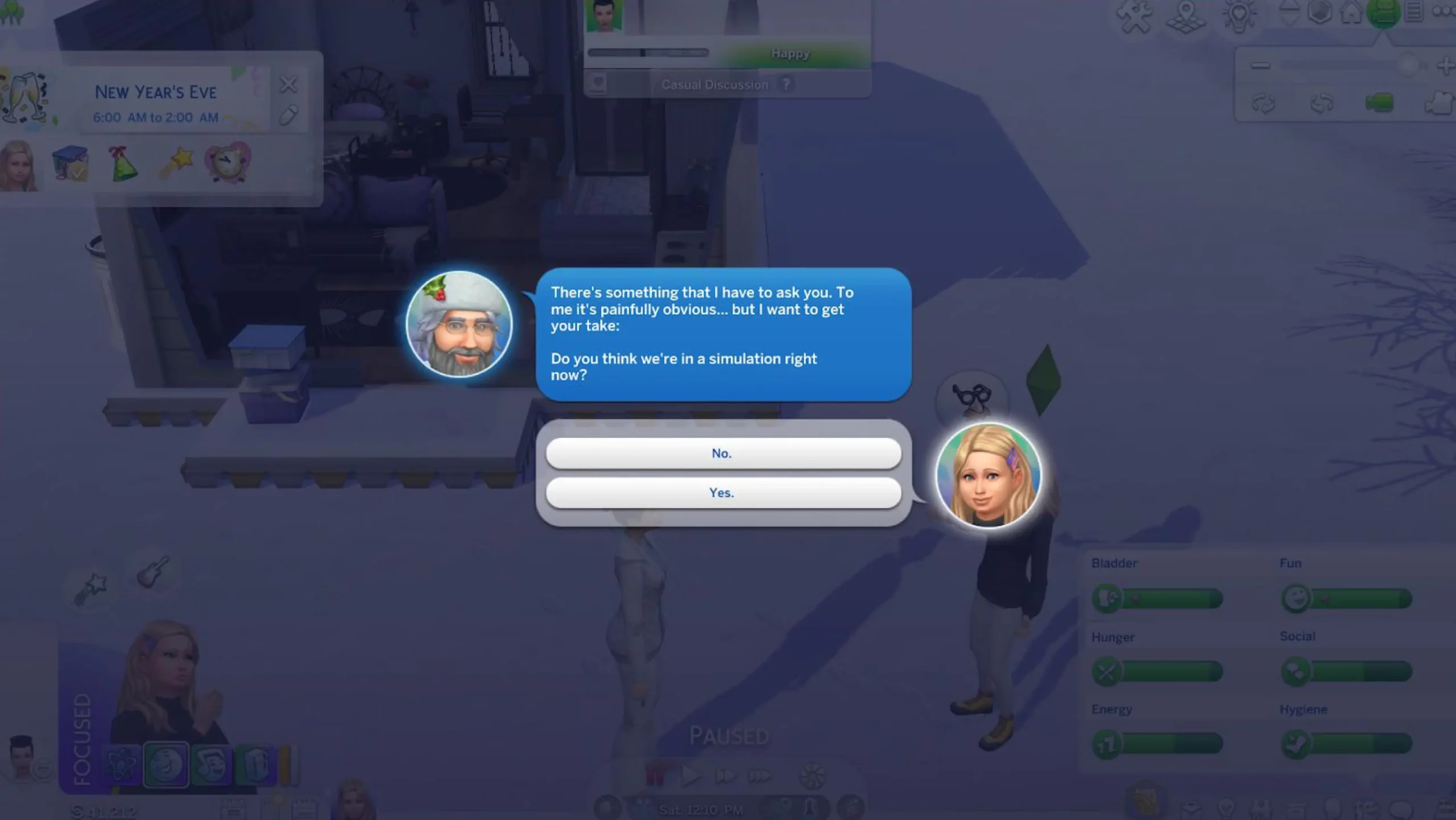Open Build Mode with hammer and wrench icon
The width and height of the screenshot is (1456, 820).
(1134, 16)
